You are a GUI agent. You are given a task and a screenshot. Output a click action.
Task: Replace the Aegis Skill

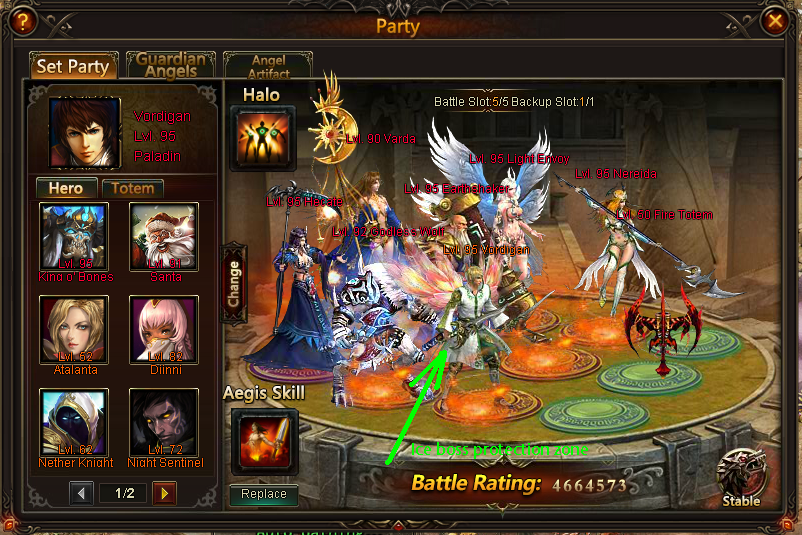264,494
